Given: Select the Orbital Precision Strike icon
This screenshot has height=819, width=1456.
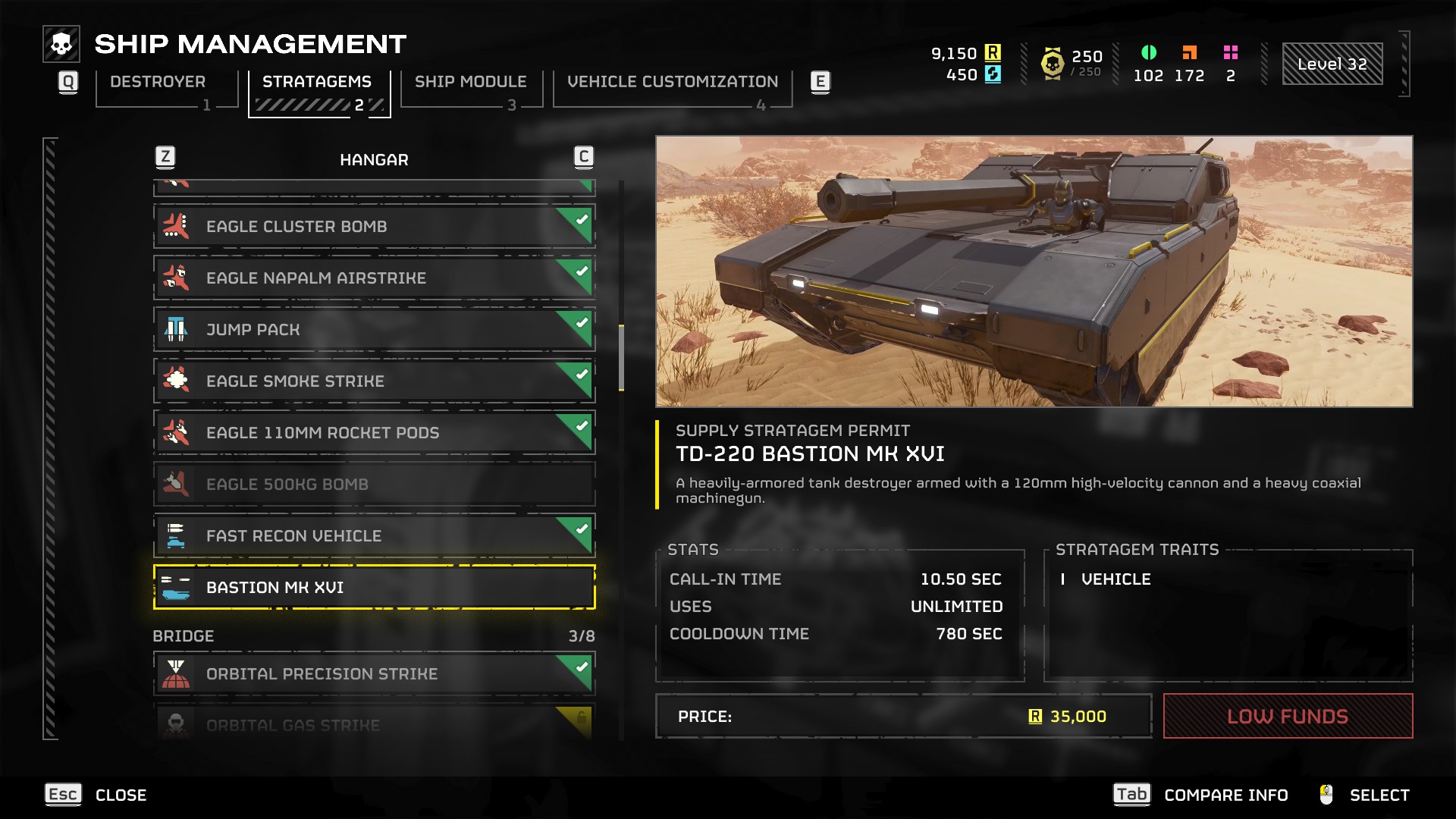Looking at the screenshot, I should 177,673.
